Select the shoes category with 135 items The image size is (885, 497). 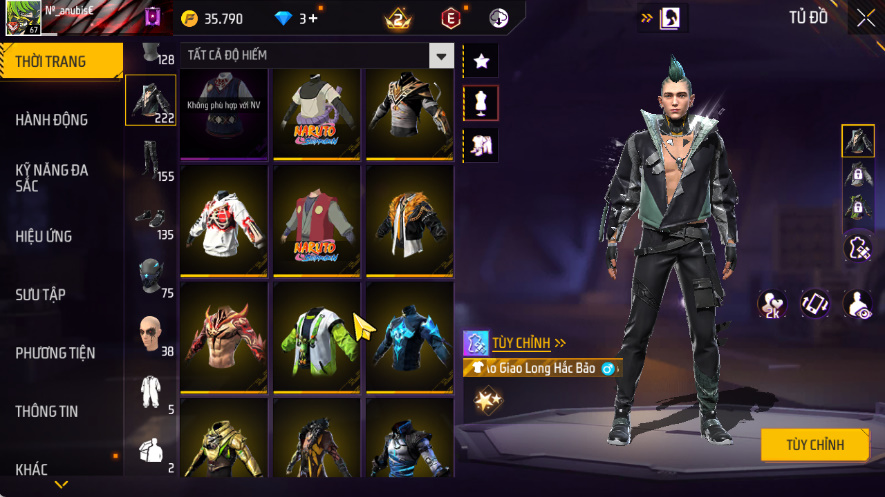(x=150, y=218)
